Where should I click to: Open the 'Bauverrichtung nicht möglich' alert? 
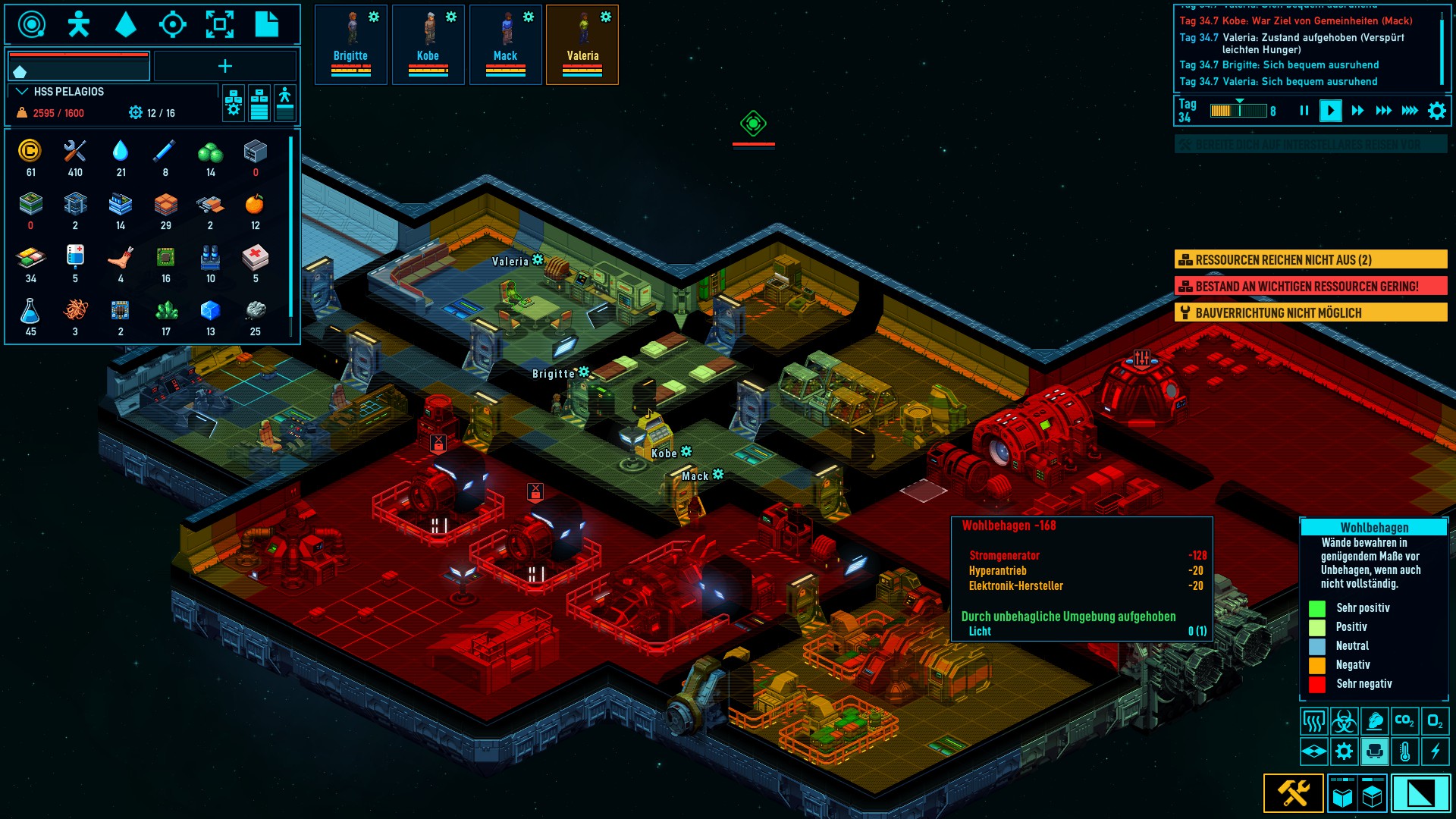pyautogui.click(x=1310, y=313)
